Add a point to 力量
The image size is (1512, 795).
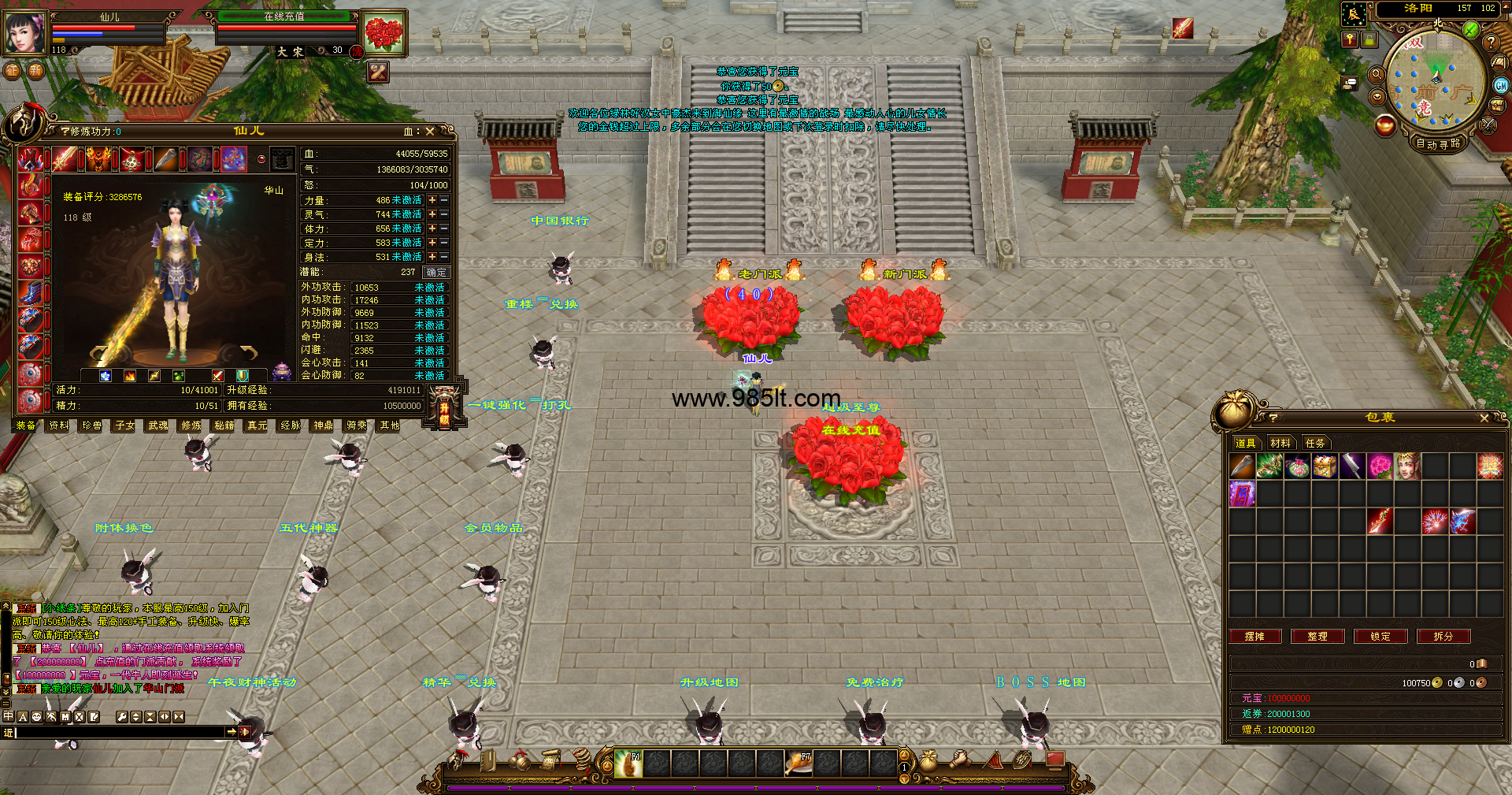click(432, 200)
